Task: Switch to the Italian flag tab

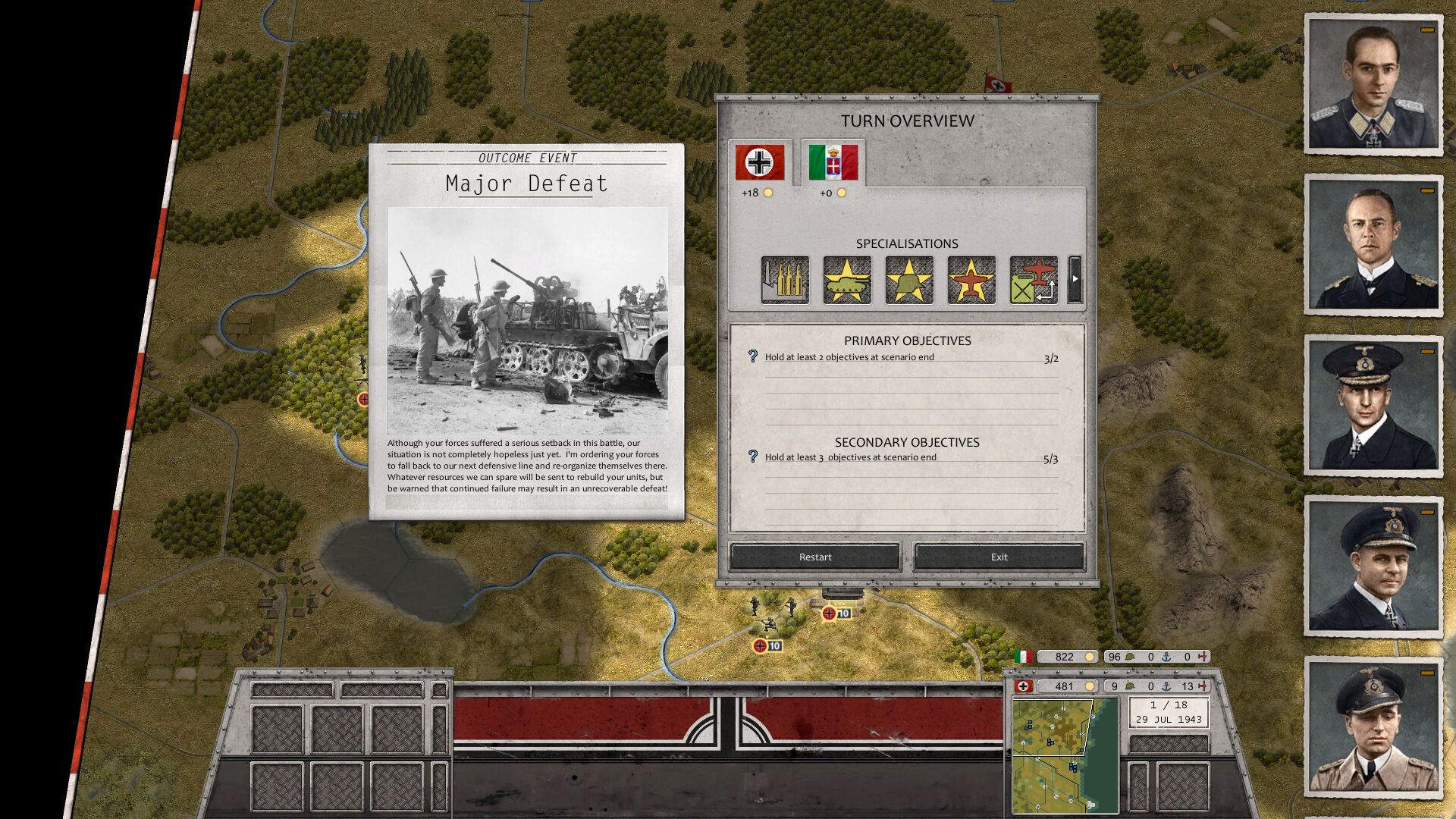Action: coord(832,162)
